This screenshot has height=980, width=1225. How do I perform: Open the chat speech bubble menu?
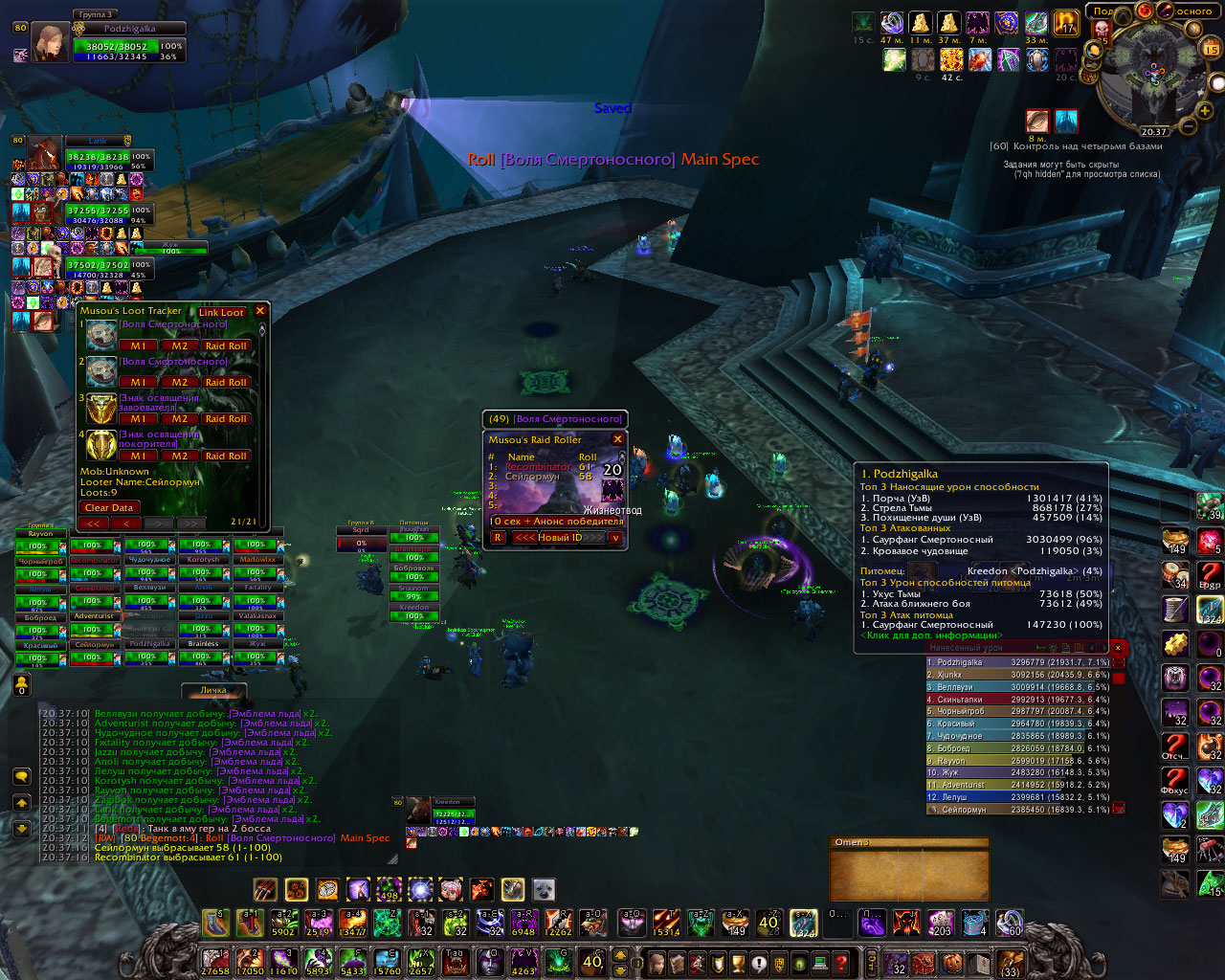[x=21, y=776]
